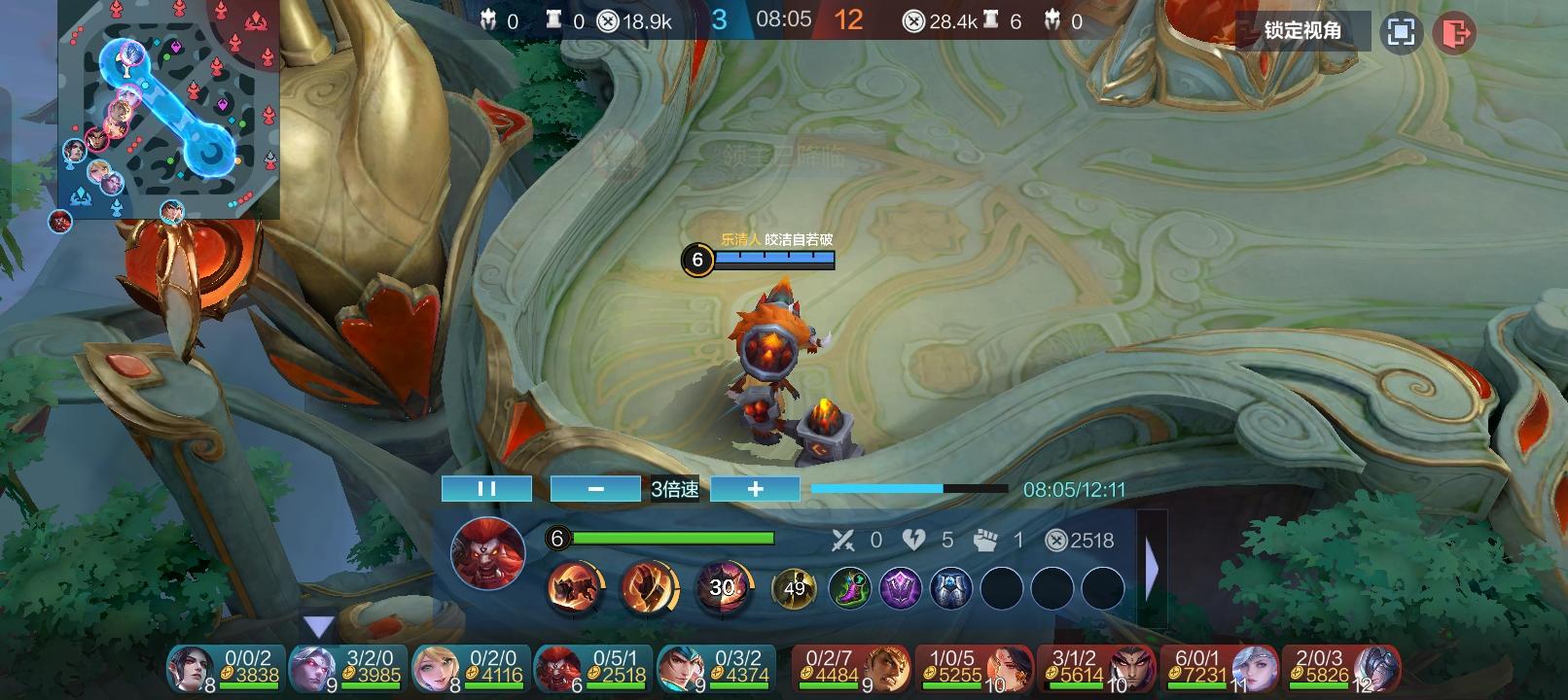The width and height of the screenshot is (1568, 700).
Task: Click the fullscreen view icon top right
Action: point(1401,30)
